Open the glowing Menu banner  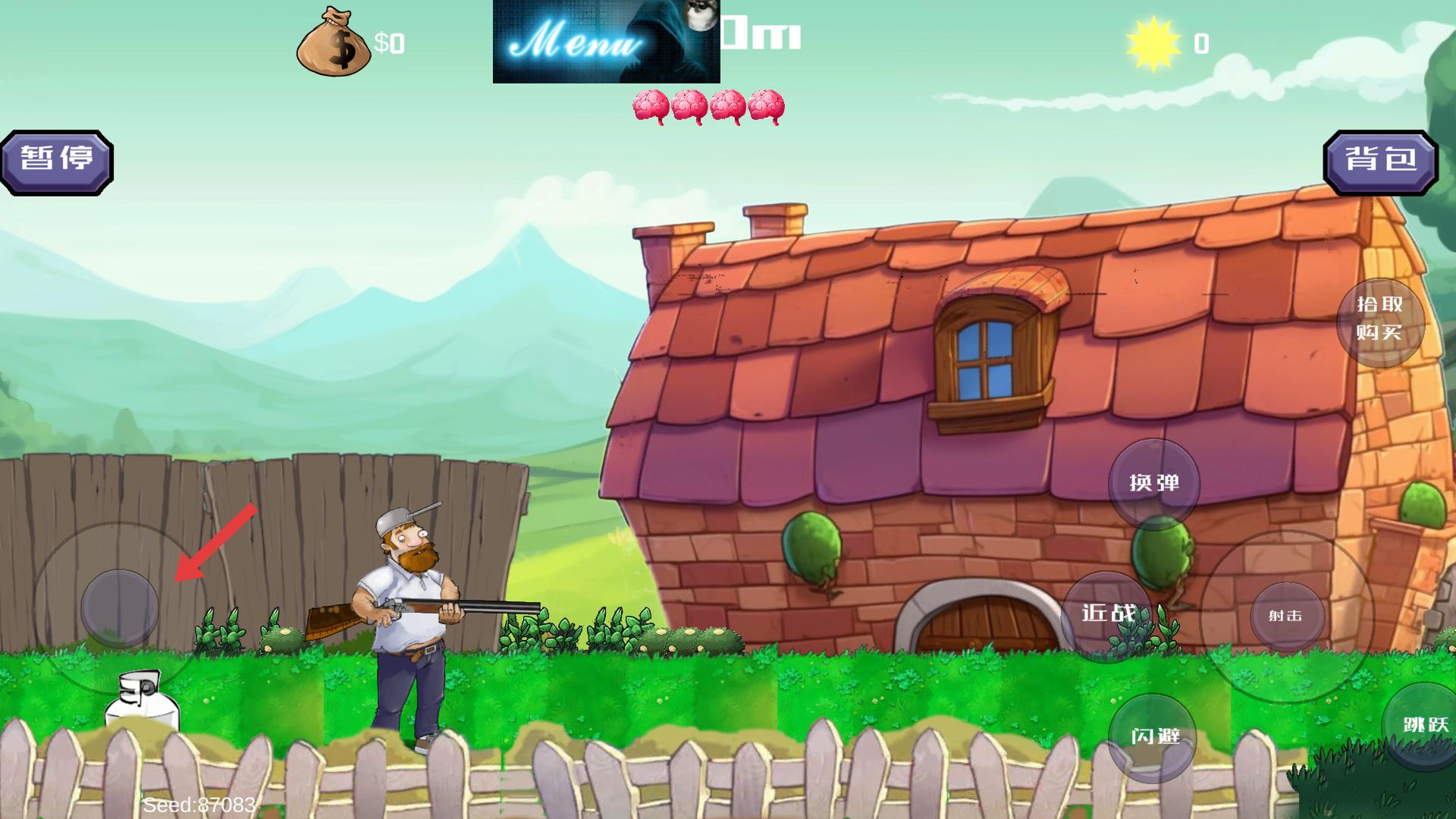click(606, 42)
